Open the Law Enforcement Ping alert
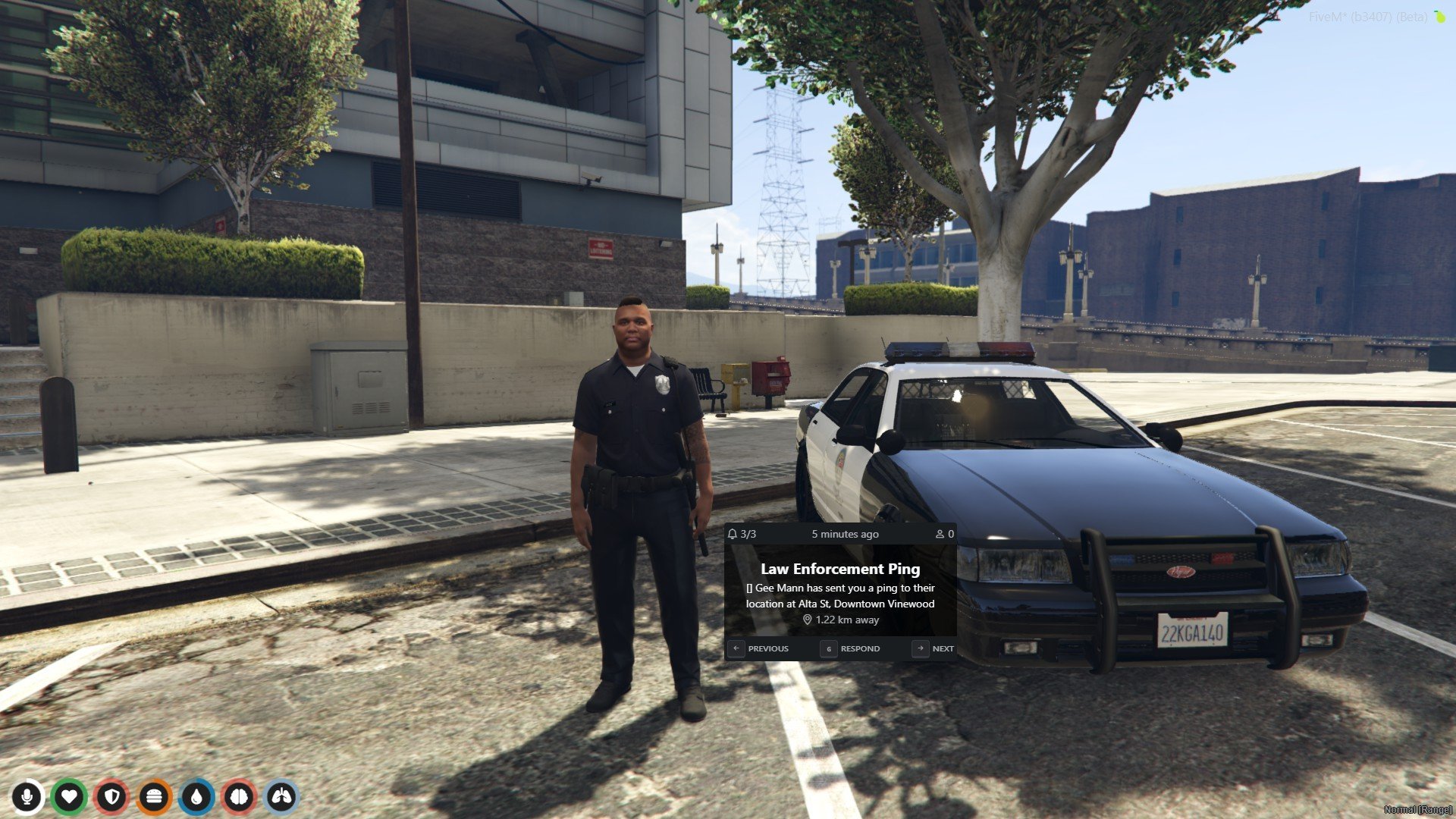The image size is (1456, 819). 839,569
